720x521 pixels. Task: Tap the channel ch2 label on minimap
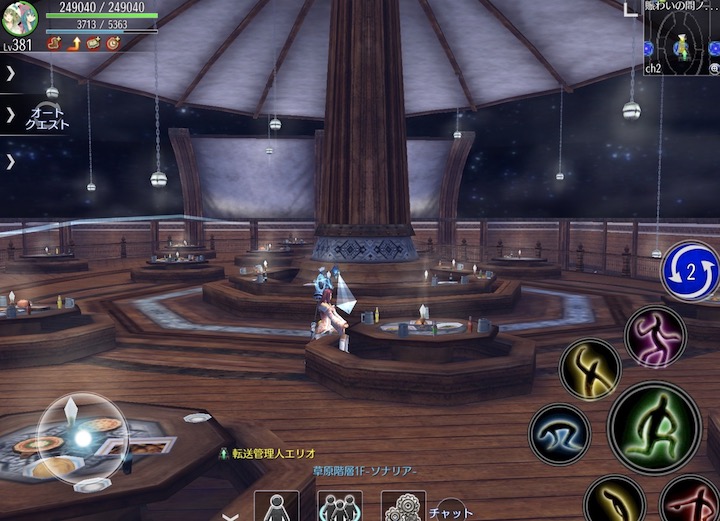(x=653, y=69)
